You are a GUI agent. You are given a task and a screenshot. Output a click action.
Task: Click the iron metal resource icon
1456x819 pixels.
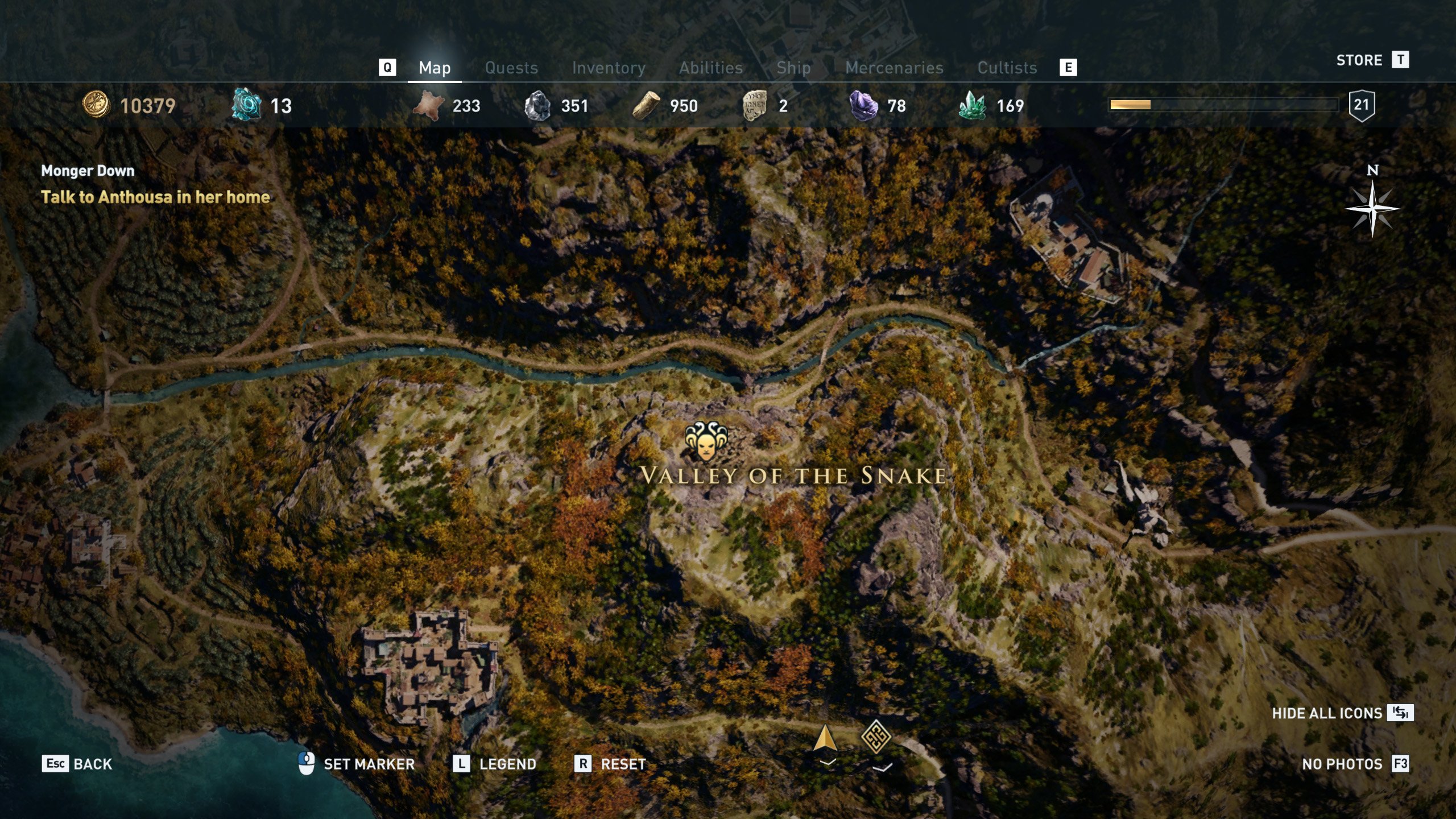537,105
